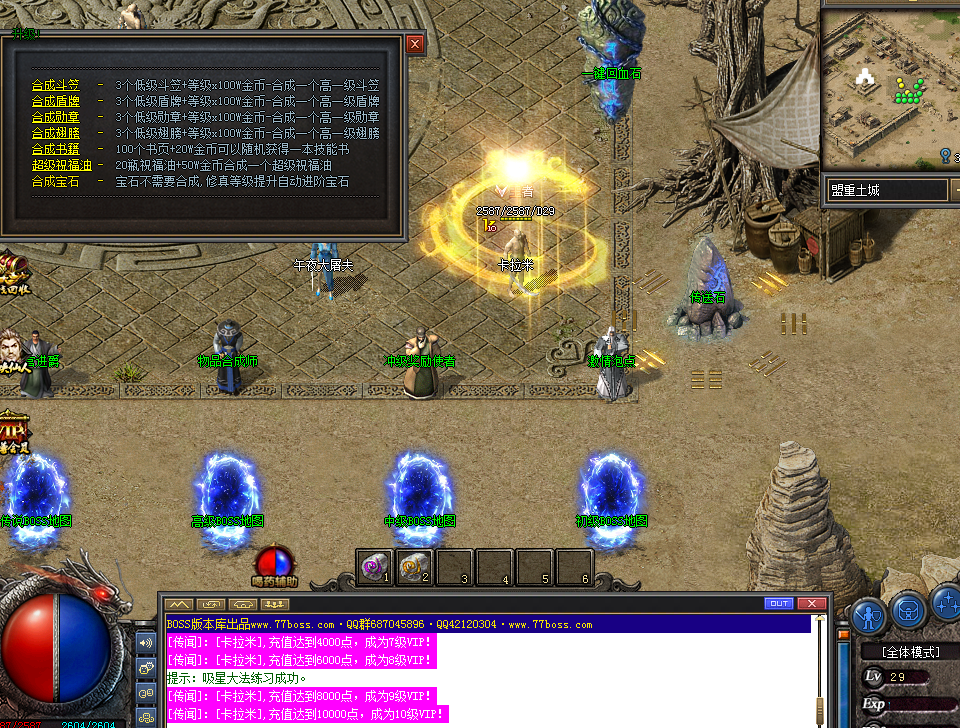Viewport: 960px width, 728px height.
Task: Select the 合成盾牌 option
Action: pos(56,102)
